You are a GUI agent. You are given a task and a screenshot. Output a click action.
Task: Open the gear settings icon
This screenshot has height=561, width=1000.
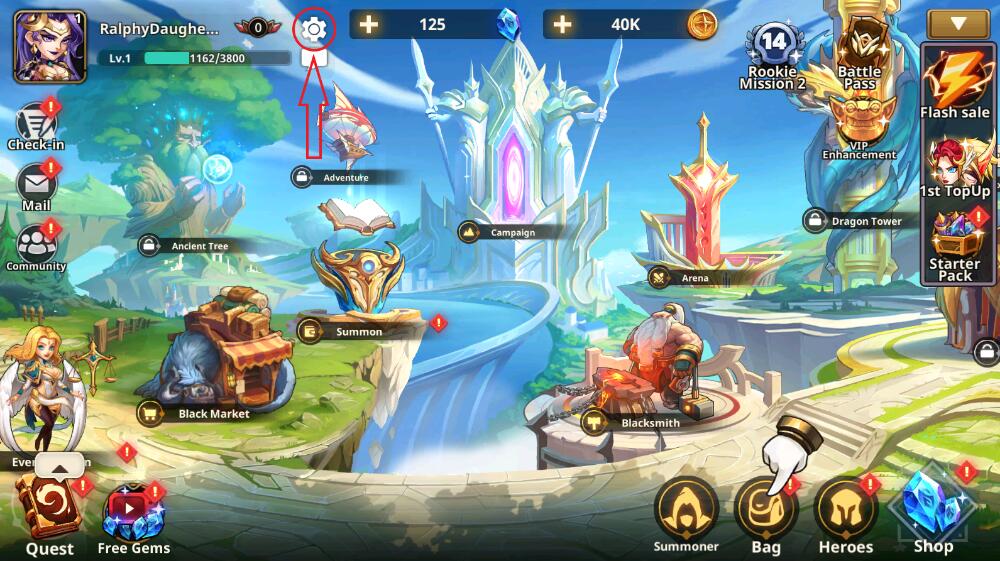[x=314, y=30]
